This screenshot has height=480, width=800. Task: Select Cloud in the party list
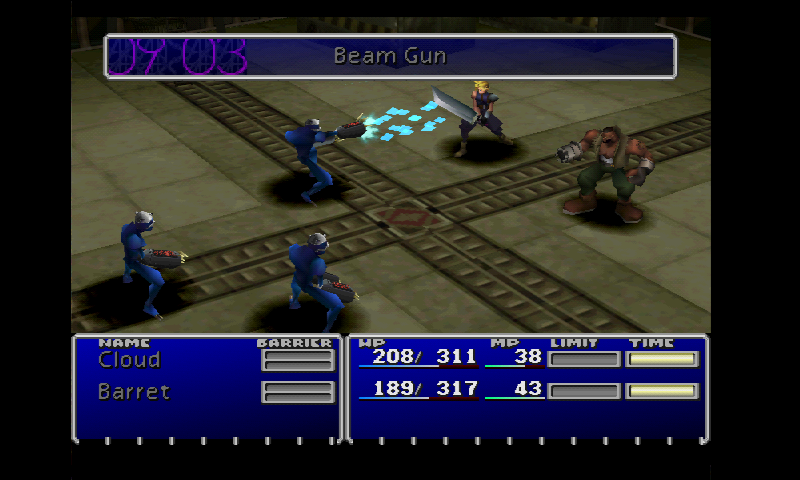129,360
